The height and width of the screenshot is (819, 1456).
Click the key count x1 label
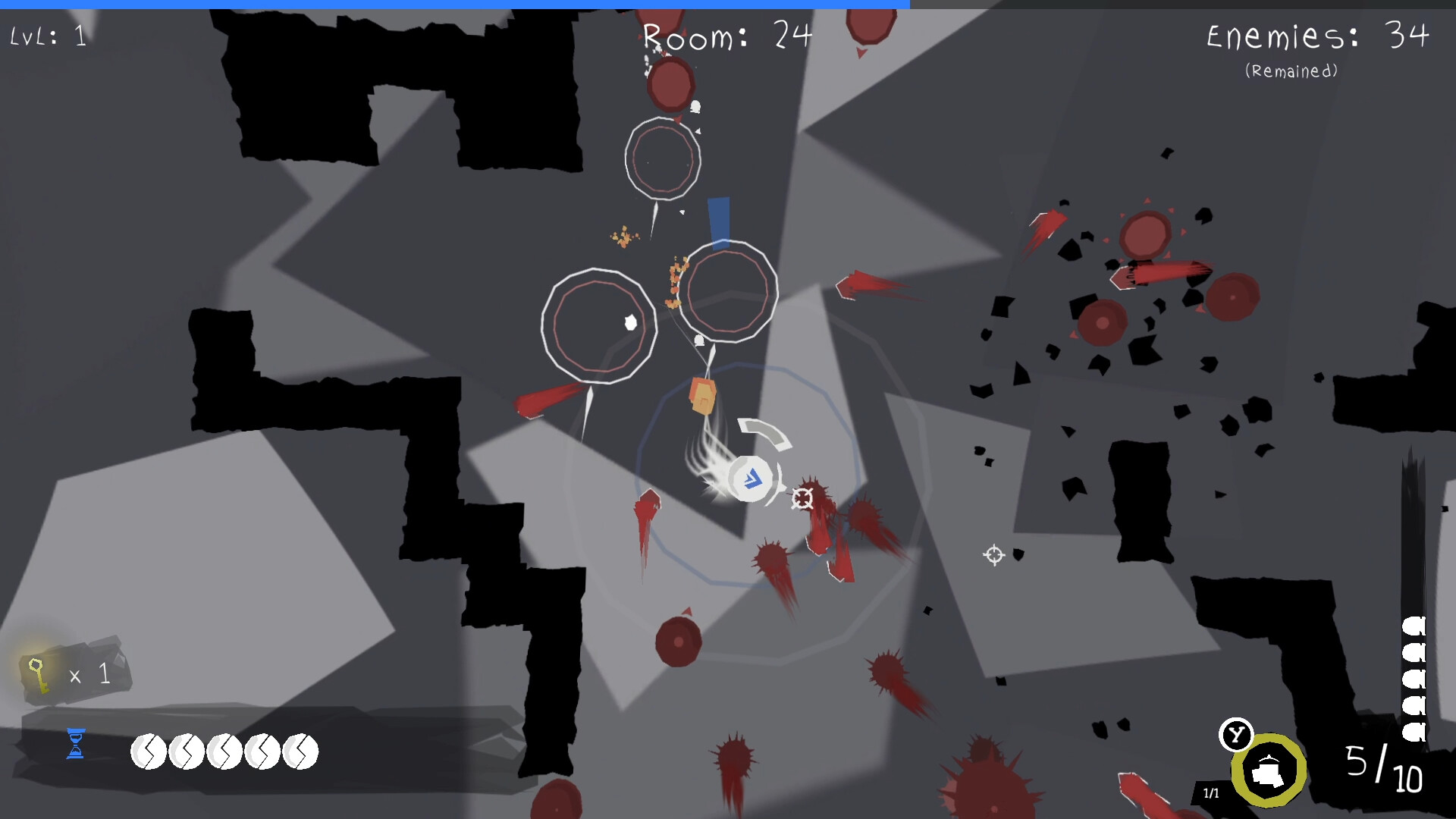tap(89, 673)
